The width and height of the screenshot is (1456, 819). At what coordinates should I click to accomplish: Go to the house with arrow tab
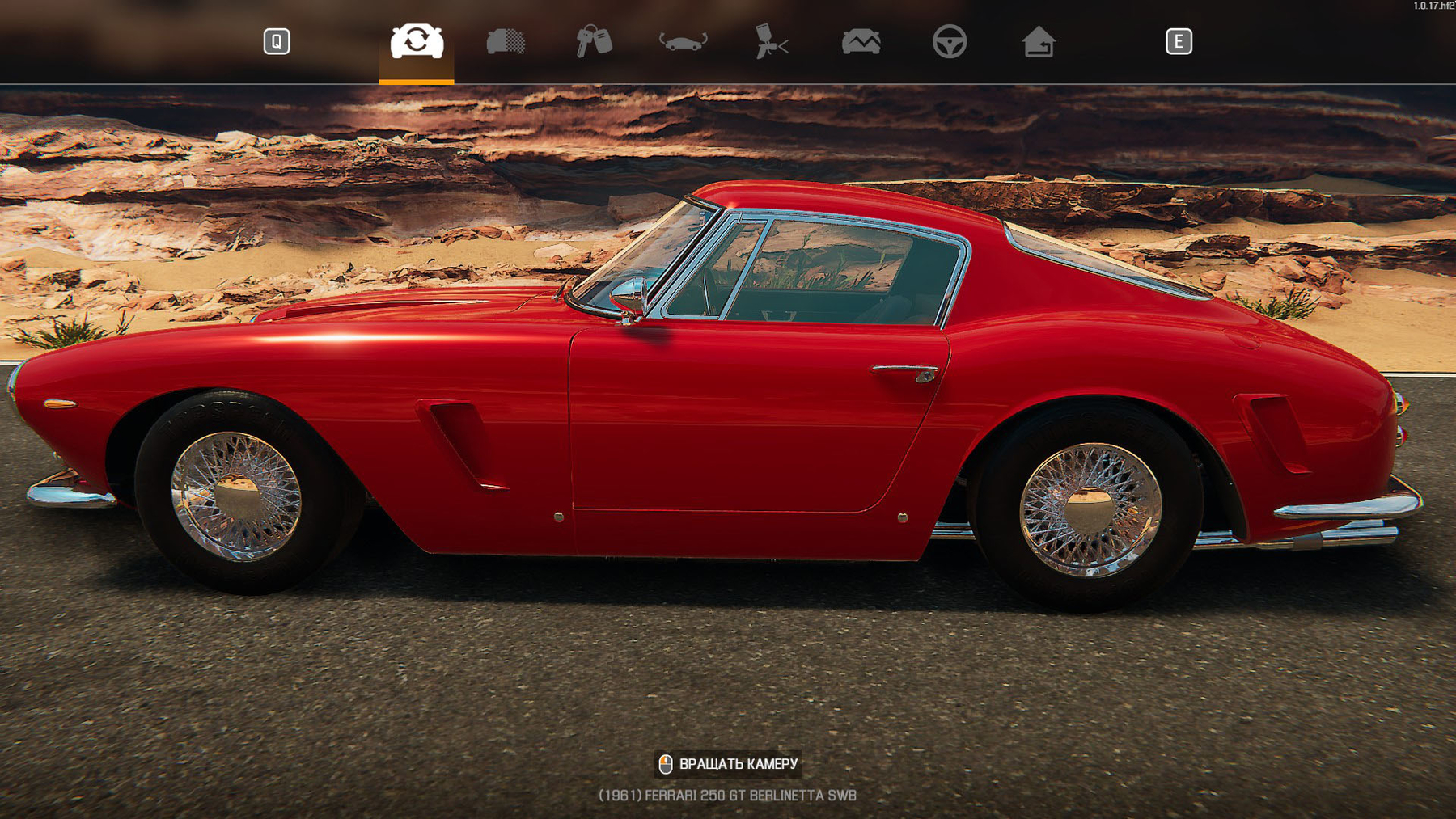coord(1038,41)
